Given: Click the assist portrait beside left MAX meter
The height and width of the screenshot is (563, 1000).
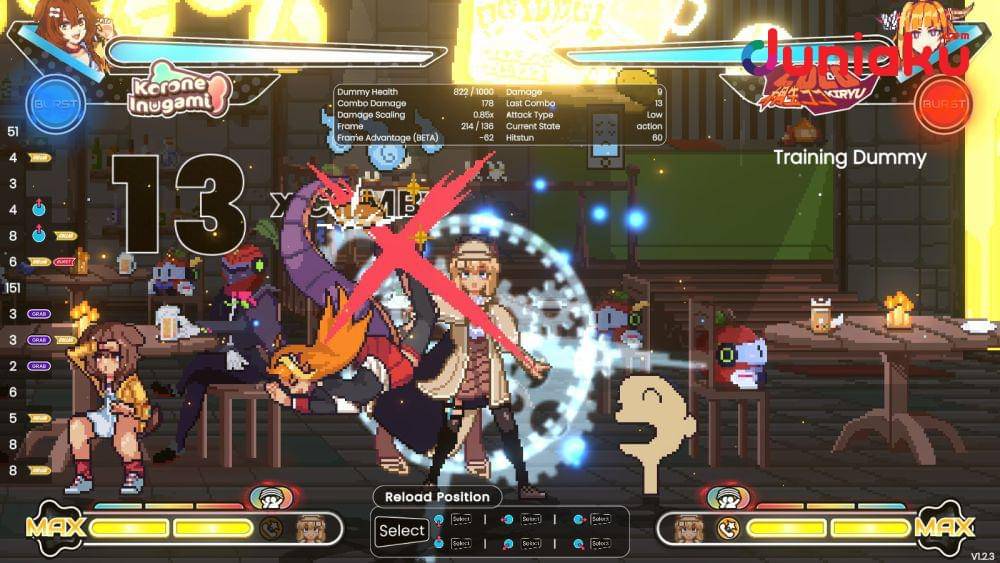Looking at the screenshot, I should point(309,528).
